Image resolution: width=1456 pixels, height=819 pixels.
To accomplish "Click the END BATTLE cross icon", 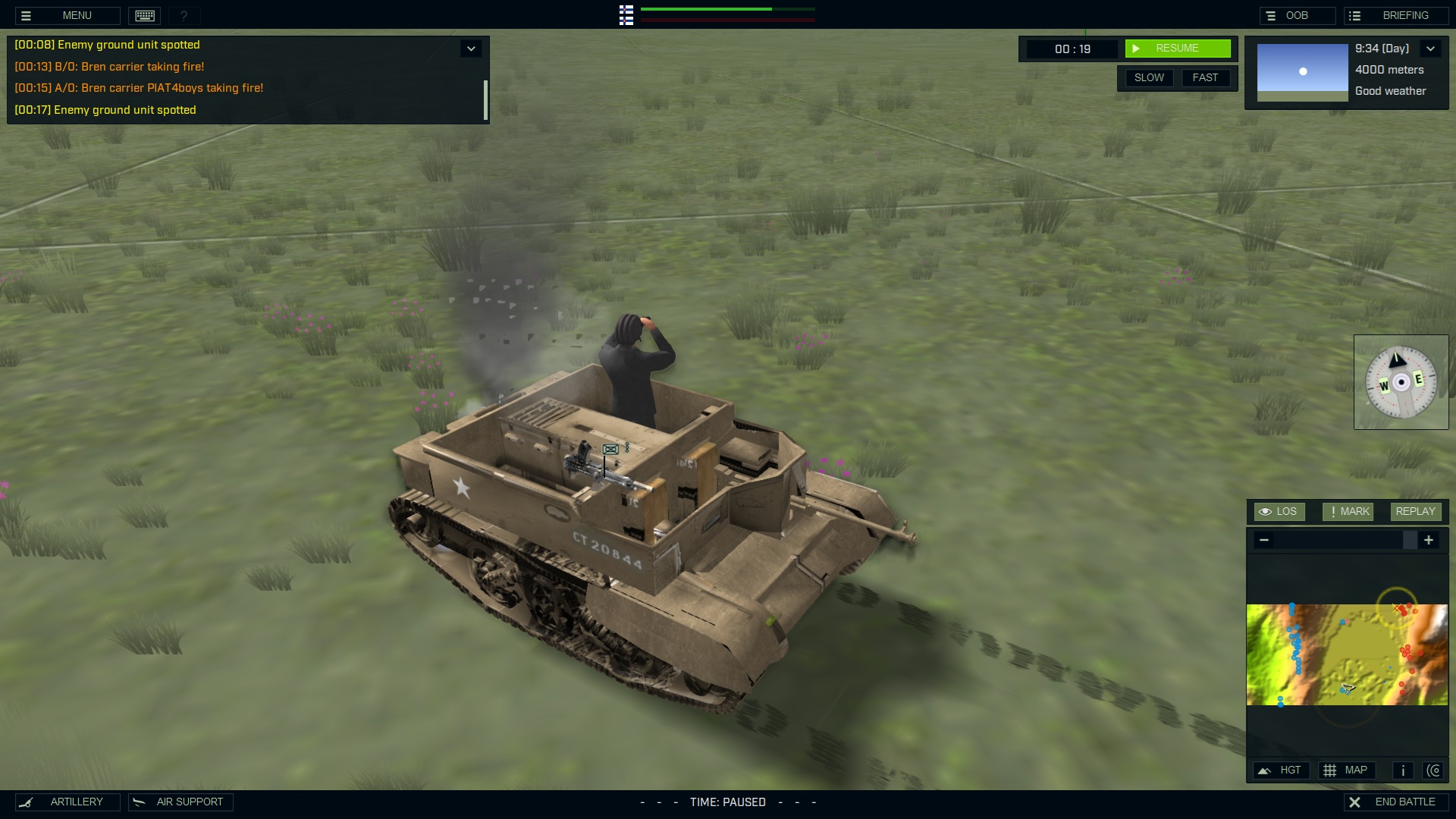I will coord(1356,801).
